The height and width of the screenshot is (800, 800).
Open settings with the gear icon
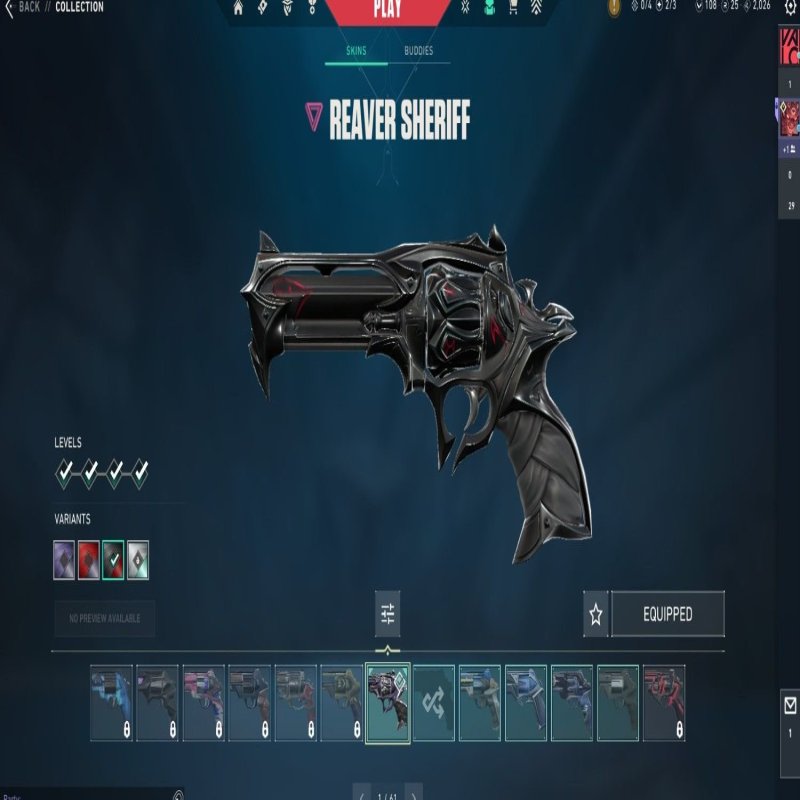point(790,8)
